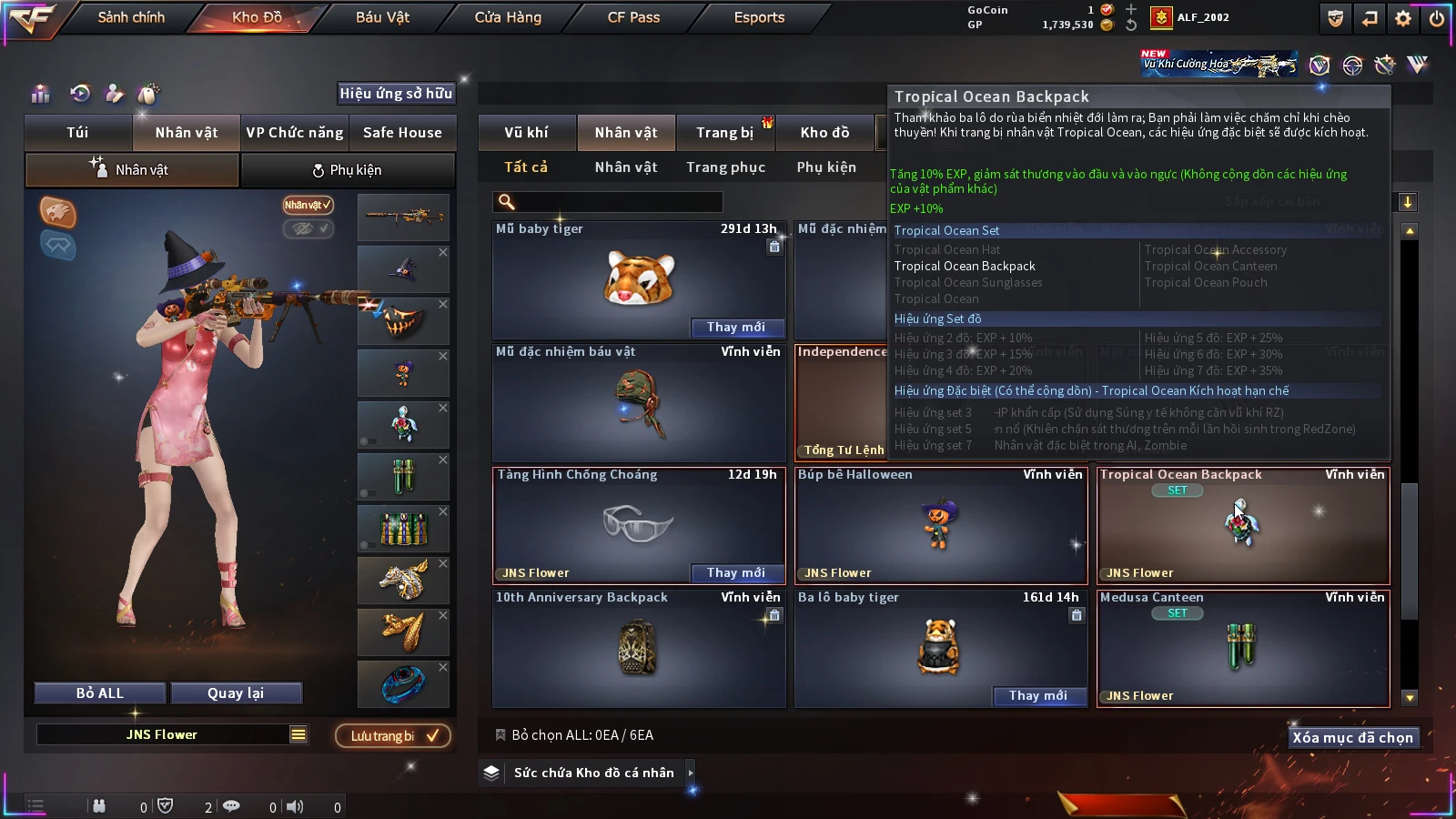Select the Túi tab
1456x819 pixels.
click(77, 133)
